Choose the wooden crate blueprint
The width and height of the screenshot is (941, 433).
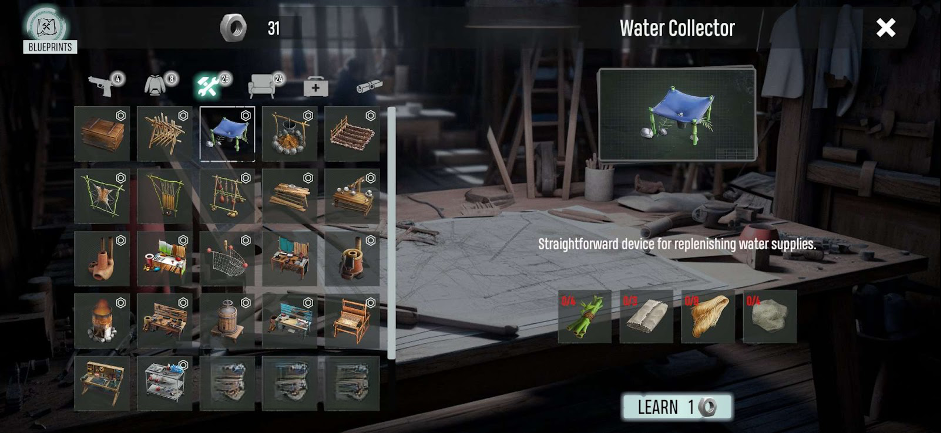(x=101, y=134)
